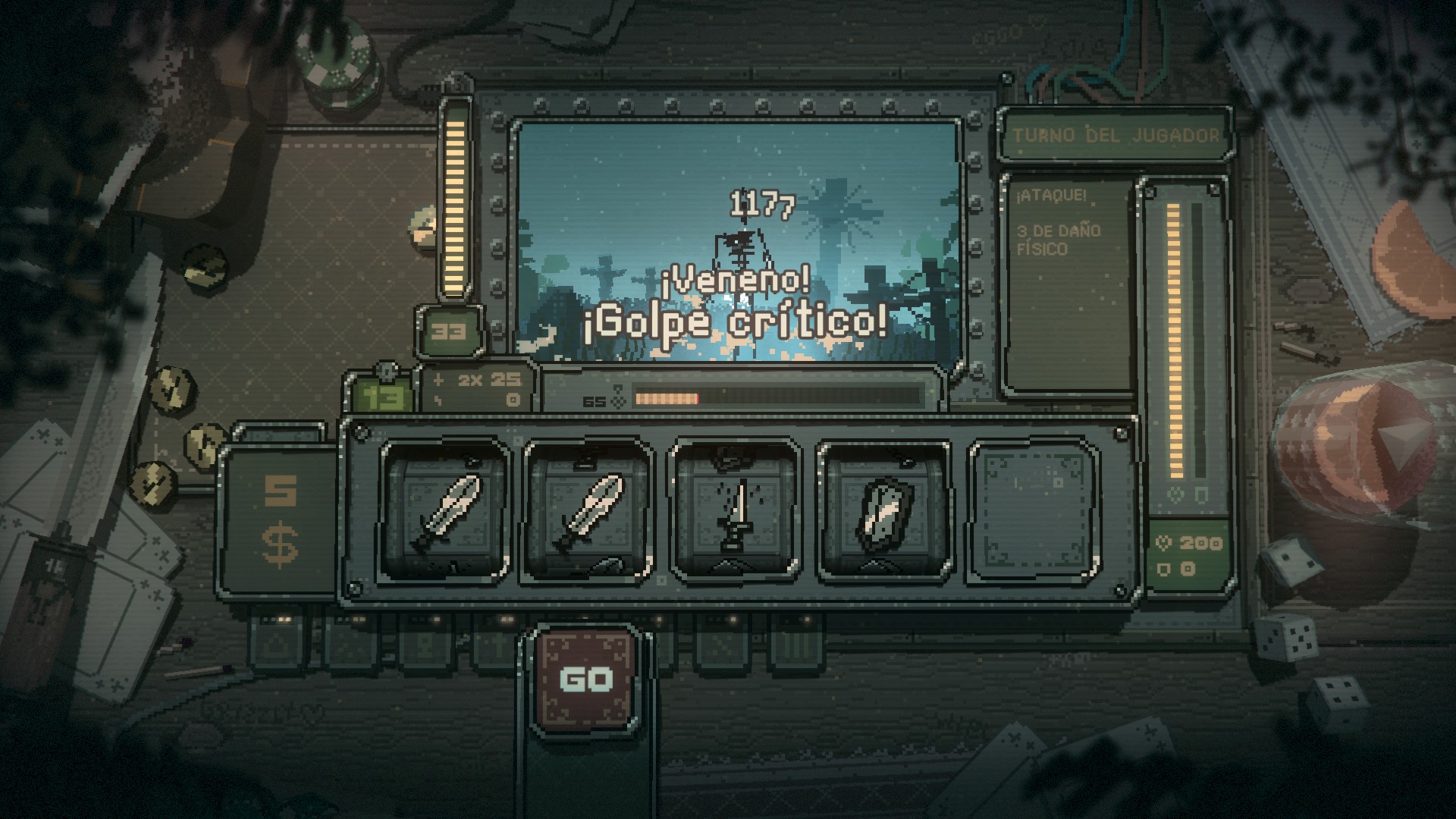This screenshot has width=1456, height=819.
Task: Click the 5 $ money panel
Action: point(280,521)
